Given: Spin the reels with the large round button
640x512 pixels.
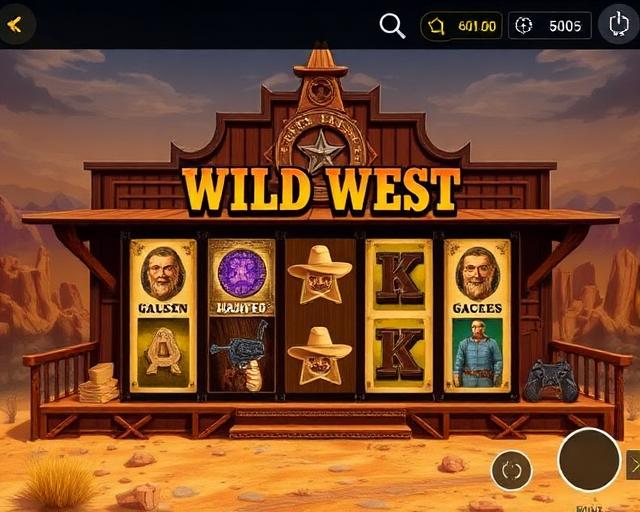Looking at the screenshot, I should 589,460.
